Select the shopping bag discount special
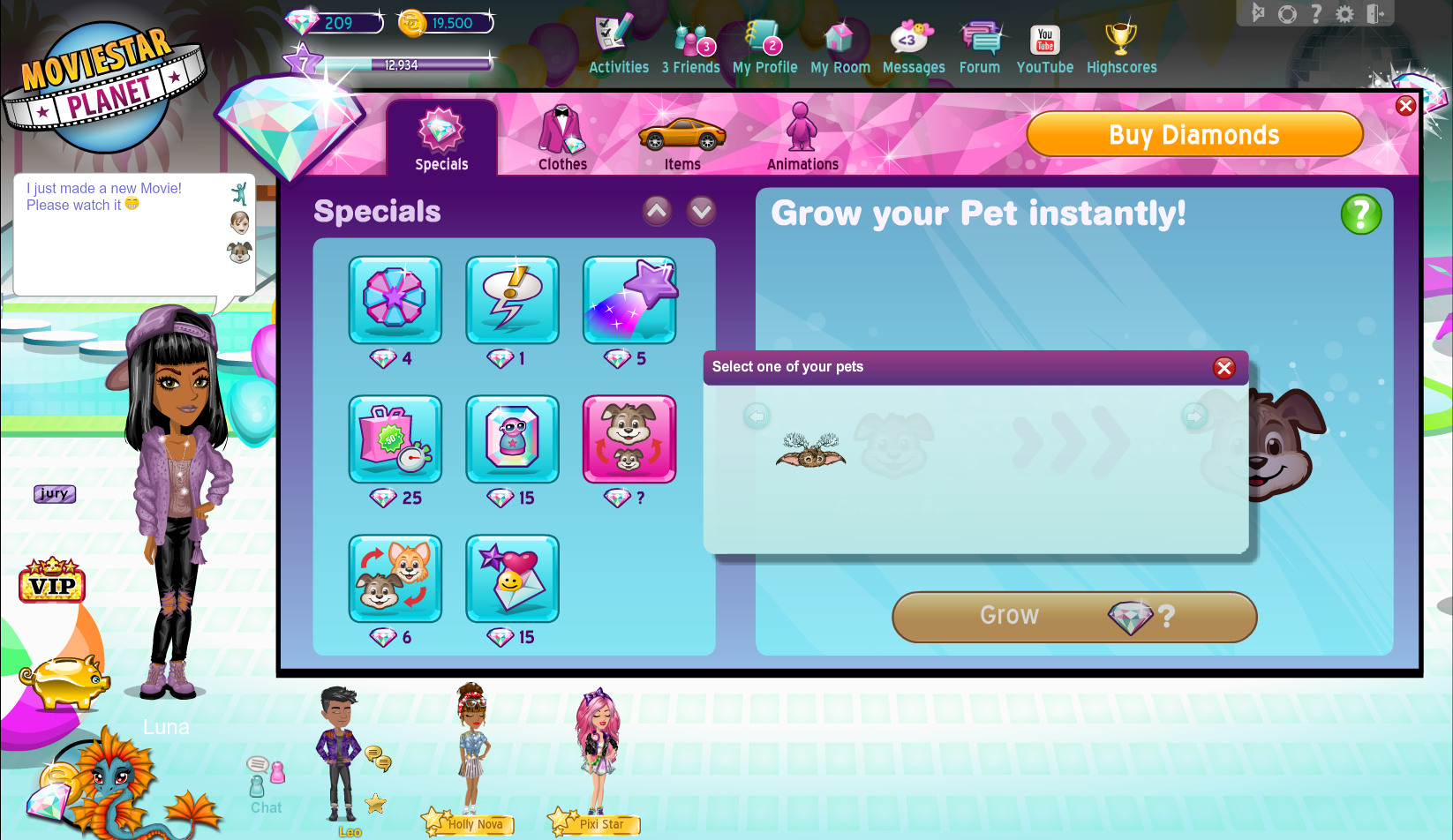 [395, 439]
